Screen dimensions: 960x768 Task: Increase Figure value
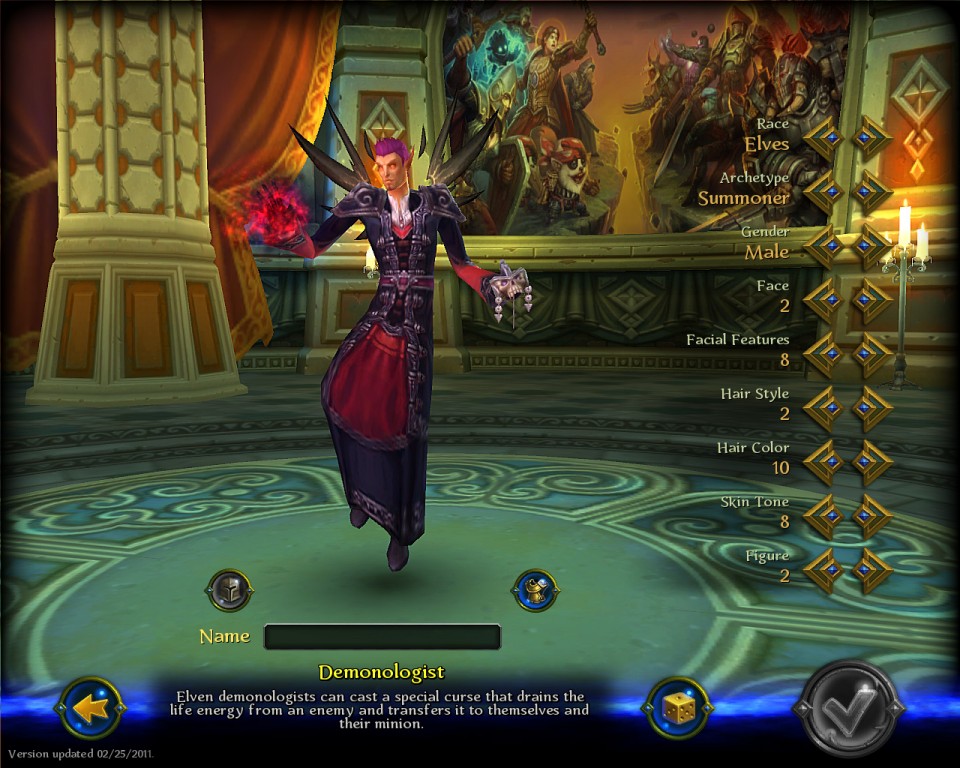pos(872,570)
